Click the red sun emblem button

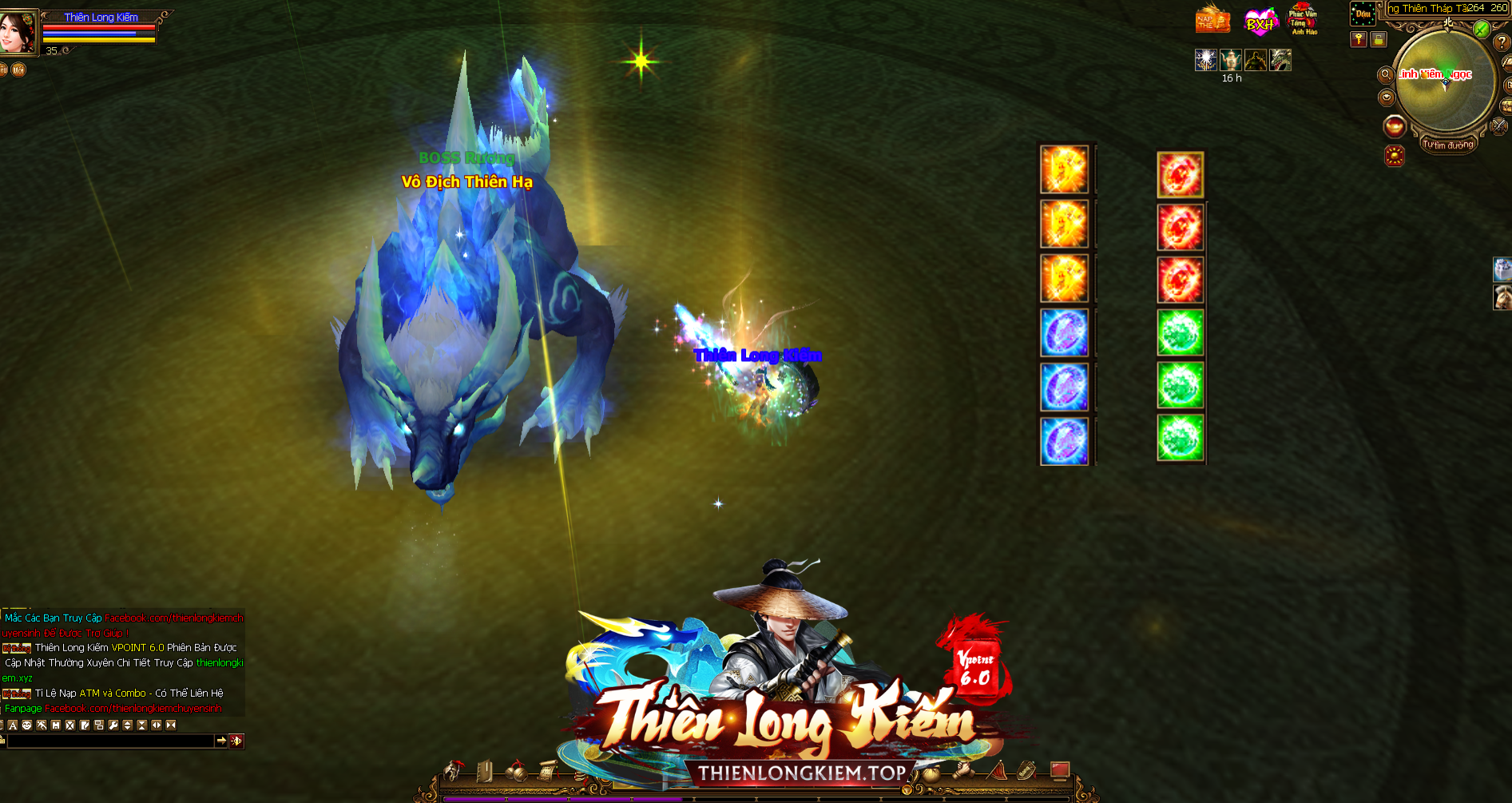1395,156
